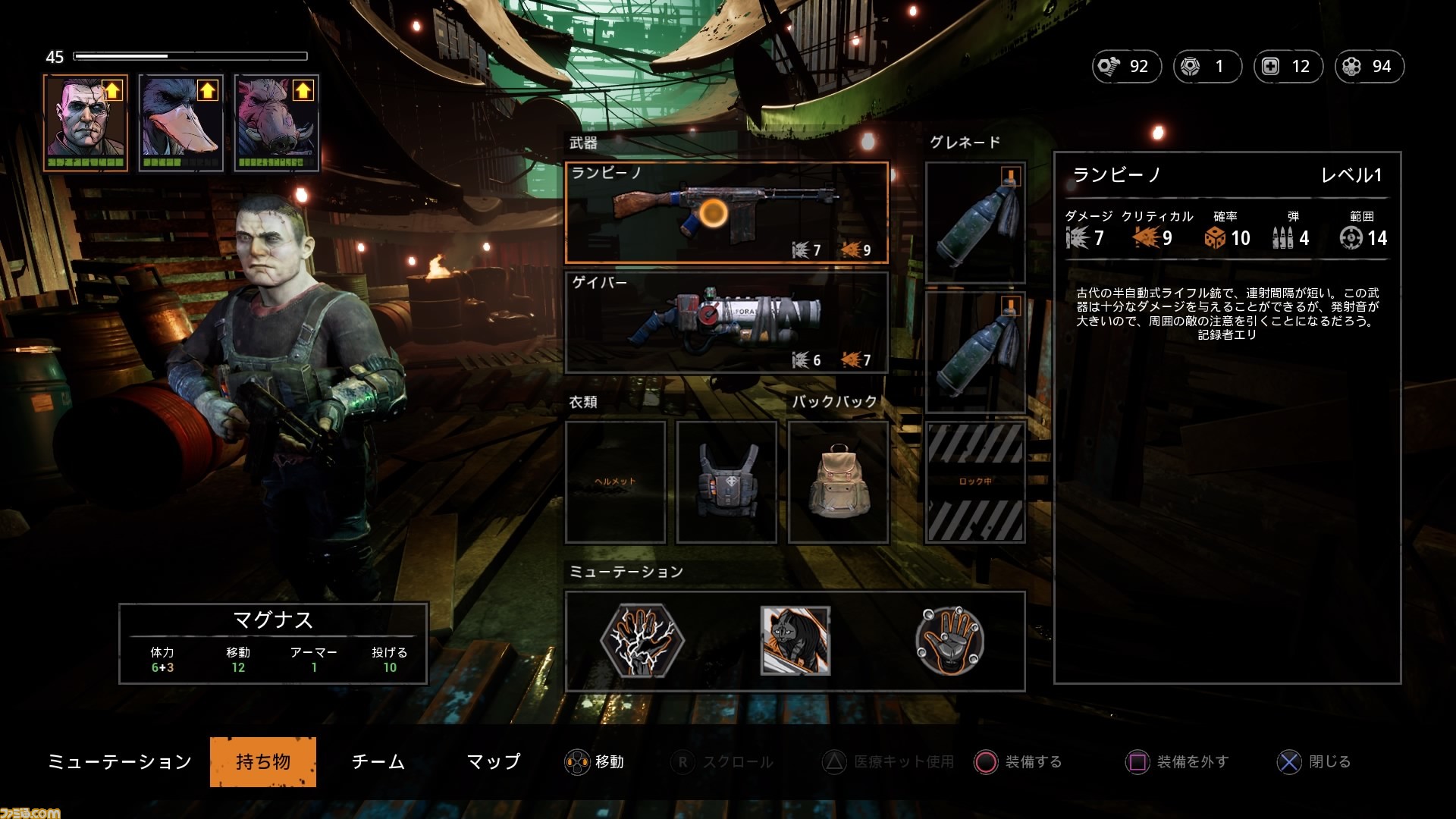
Task: Select the square cat-like mutation icon
Action: (x=795, y=641)
